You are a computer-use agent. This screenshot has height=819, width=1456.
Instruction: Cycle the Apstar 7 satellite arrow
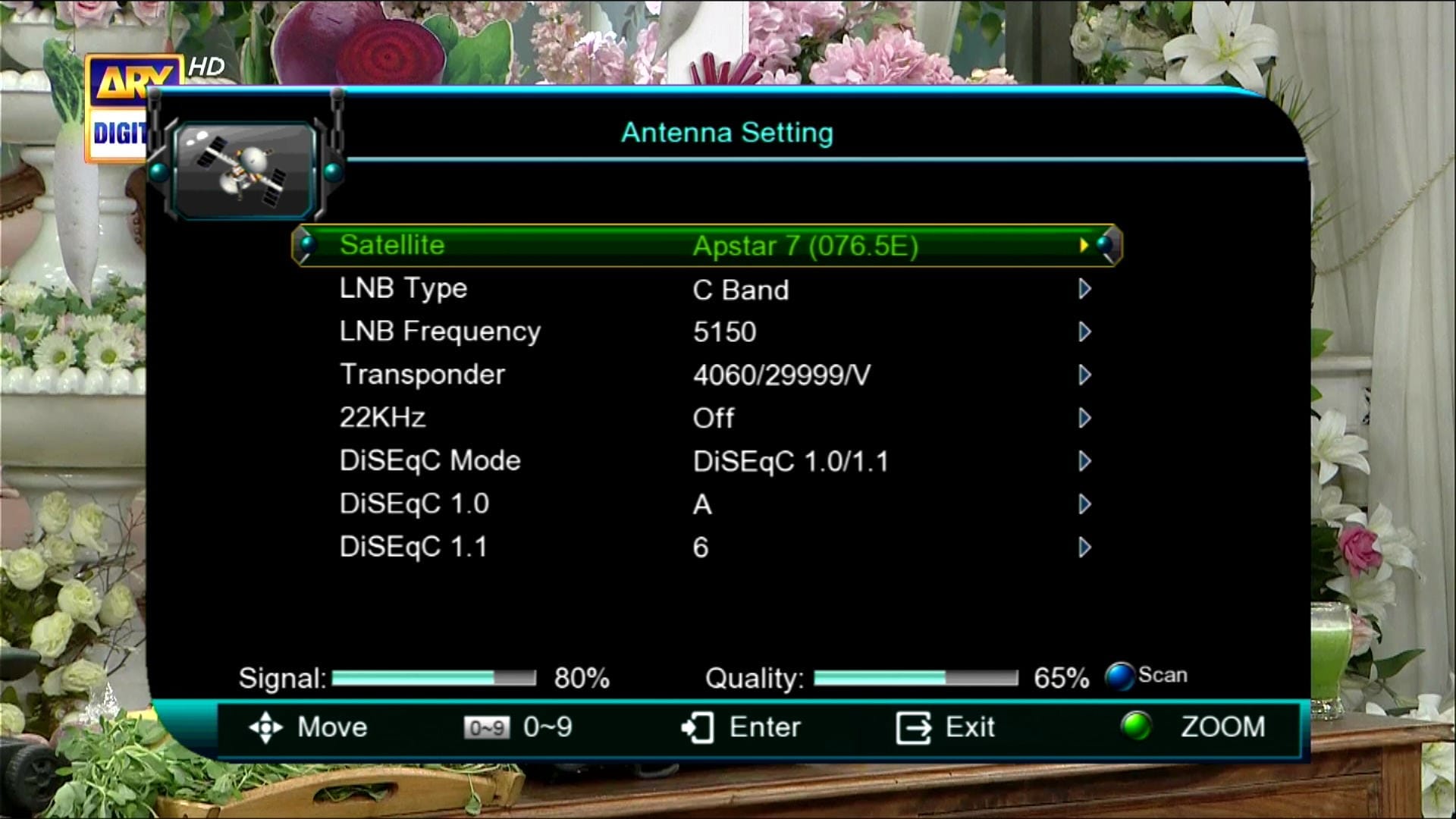click(1084, 245)
